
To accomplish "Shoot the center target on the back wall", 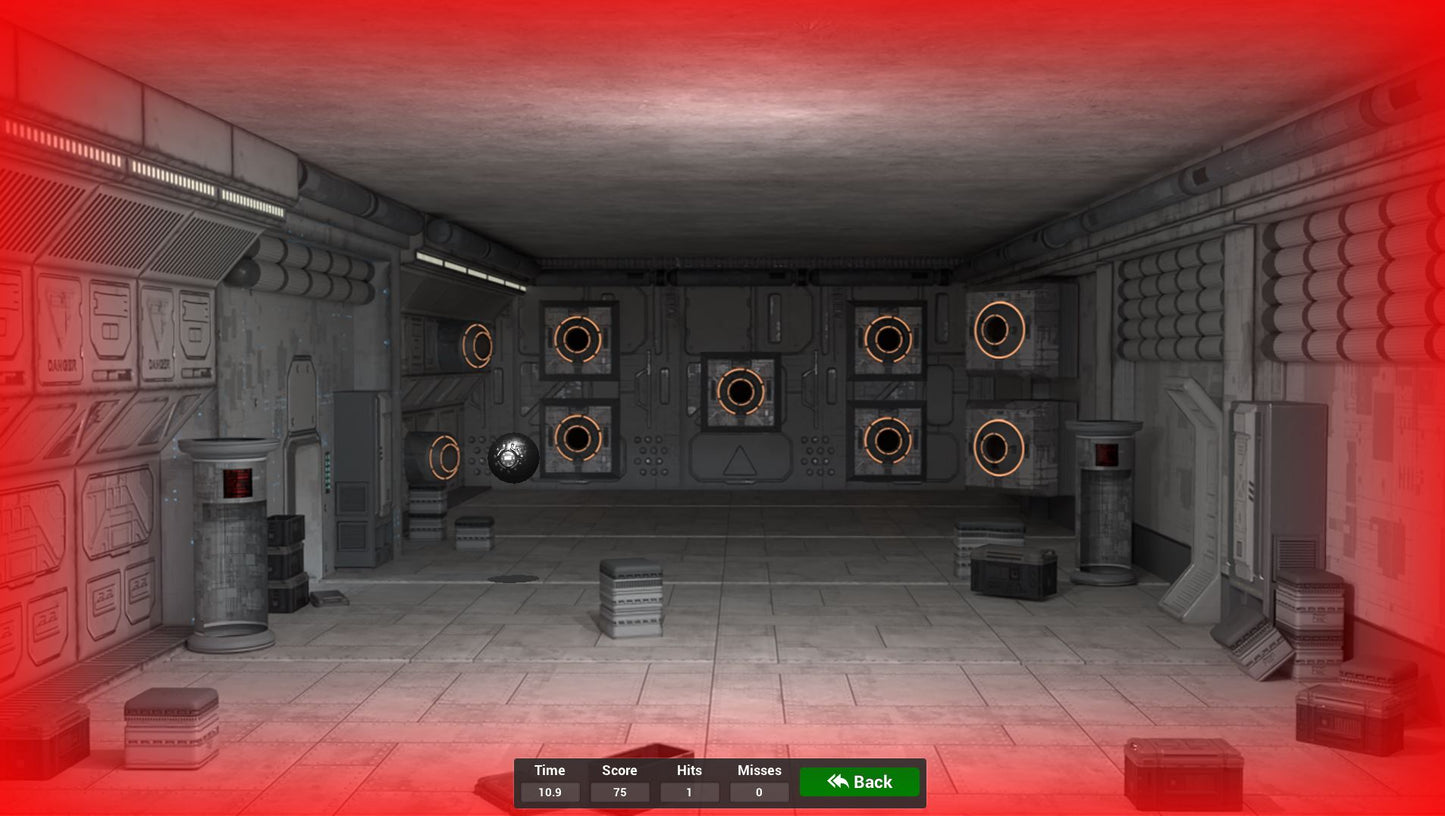I will (740, 391).
